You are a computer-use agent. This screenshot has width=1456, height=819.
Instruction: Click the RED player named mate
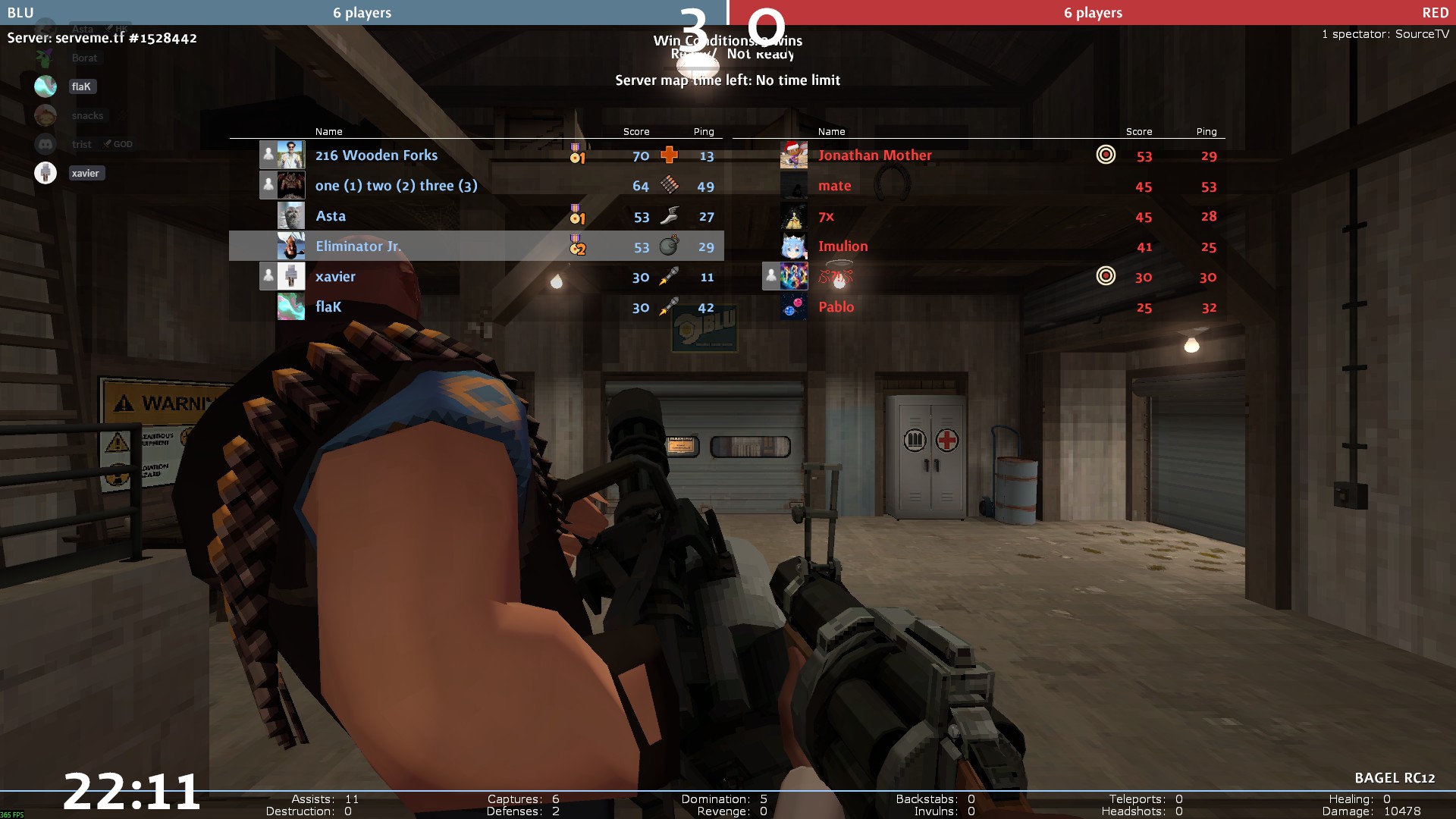pos(834,186)
